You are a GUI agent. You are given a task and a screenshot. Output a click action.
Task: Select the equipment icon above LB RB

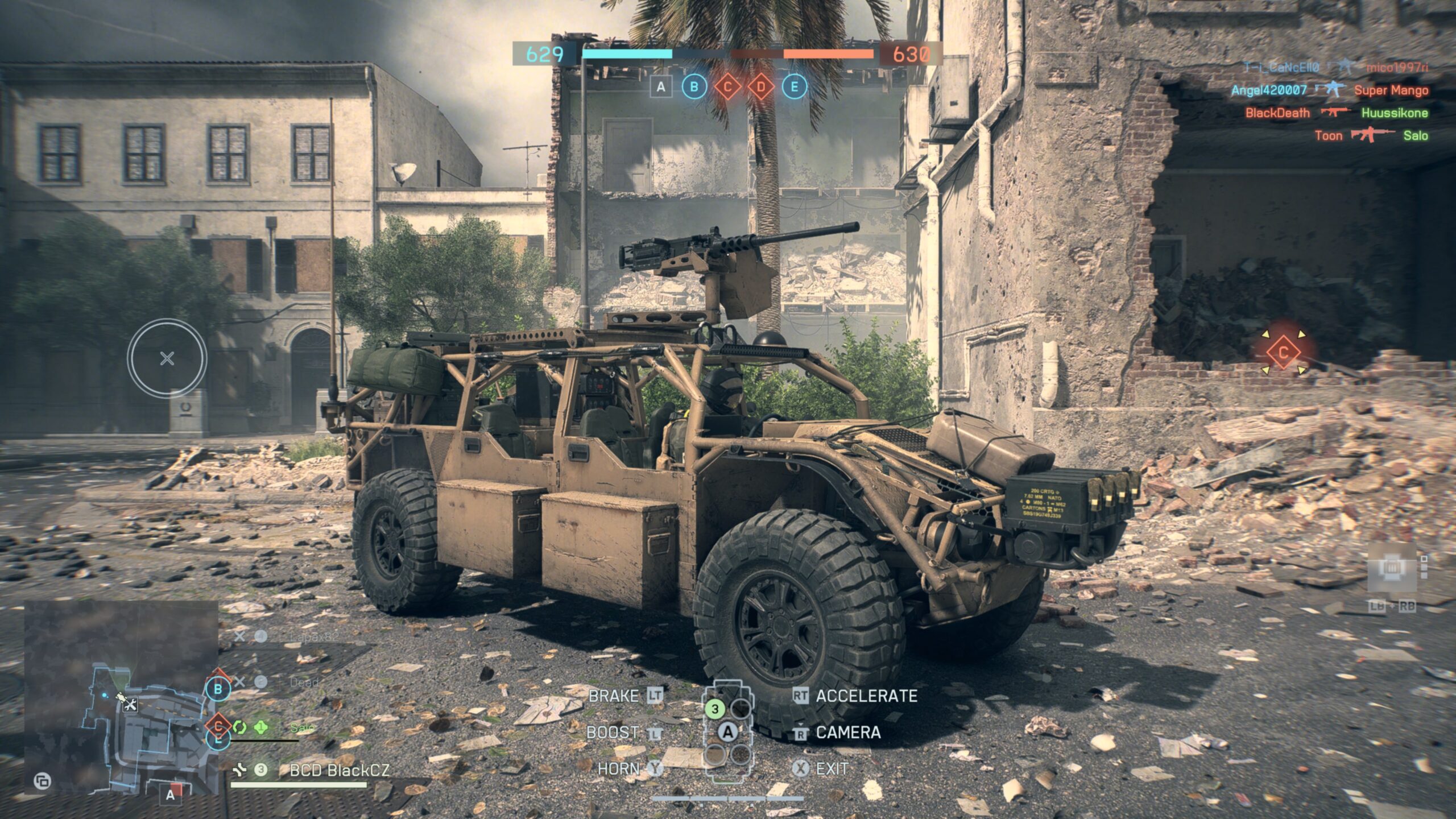(1392, 568)
